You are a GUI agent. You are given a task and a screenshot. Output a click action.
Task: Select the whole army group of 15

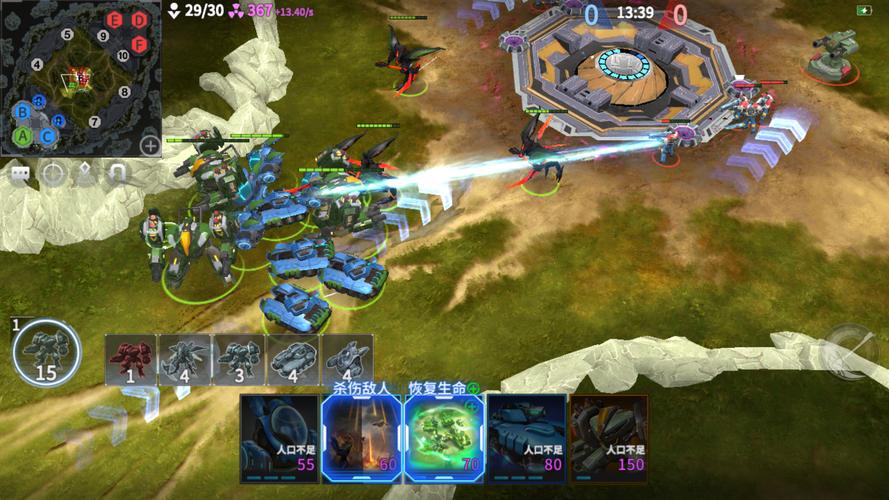pos(43,354)
